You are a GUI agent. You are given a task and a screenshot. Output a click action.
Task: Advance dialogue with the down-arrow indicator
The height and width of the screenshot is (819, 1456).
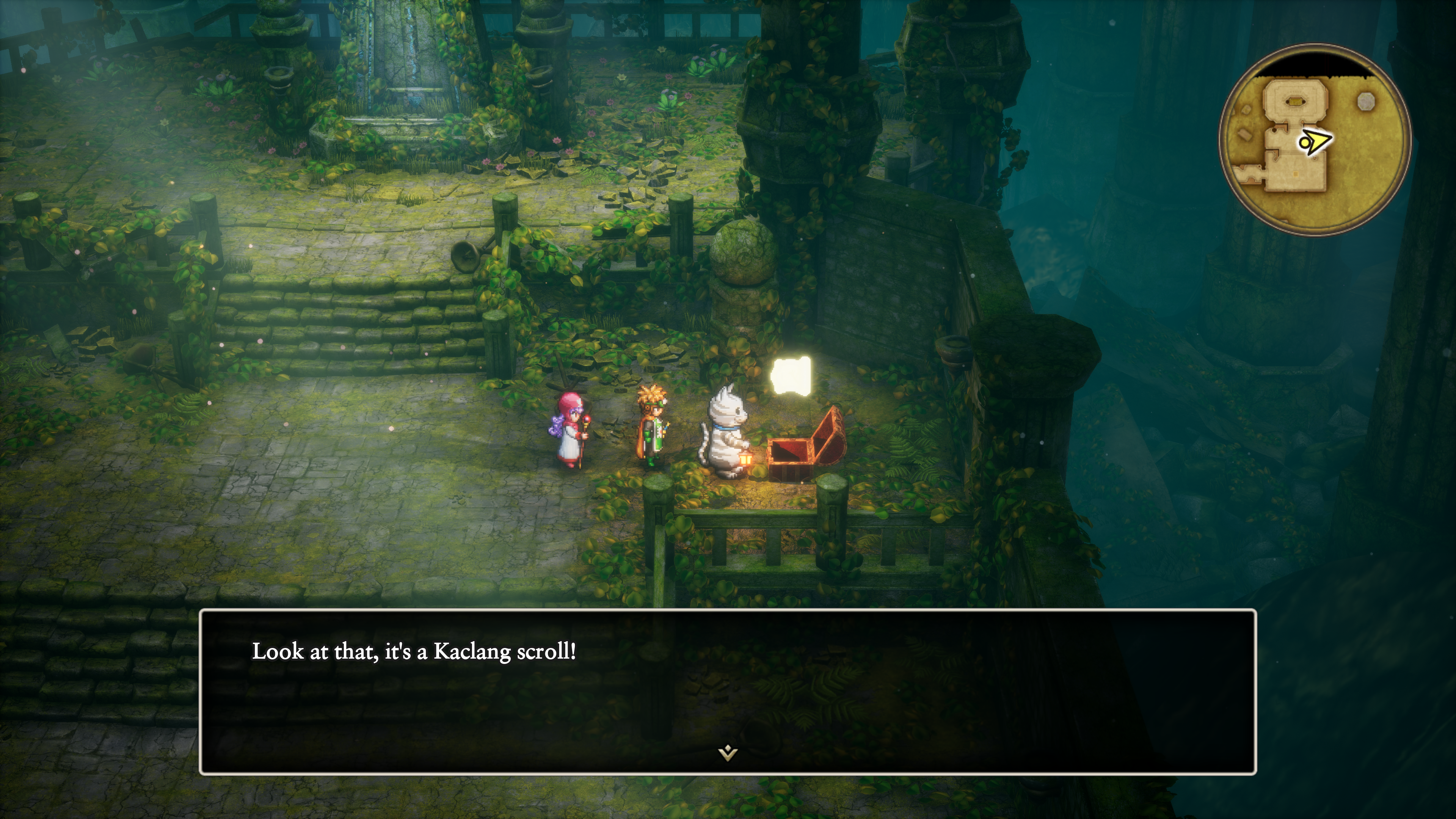728,753
